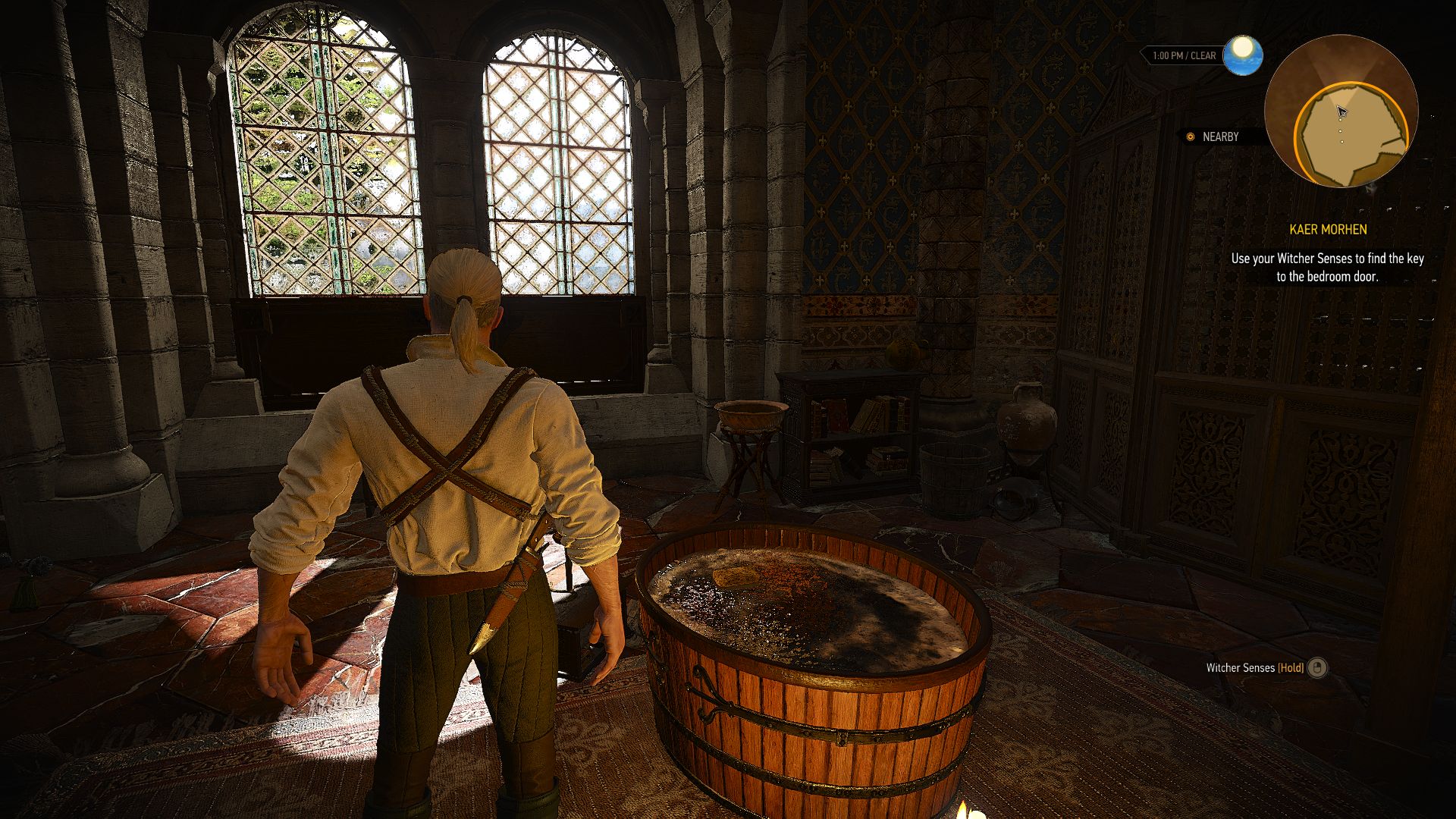Click the circular minimap
Viewport: 1456px width, 819px height.
click(x=1341, y=111)
